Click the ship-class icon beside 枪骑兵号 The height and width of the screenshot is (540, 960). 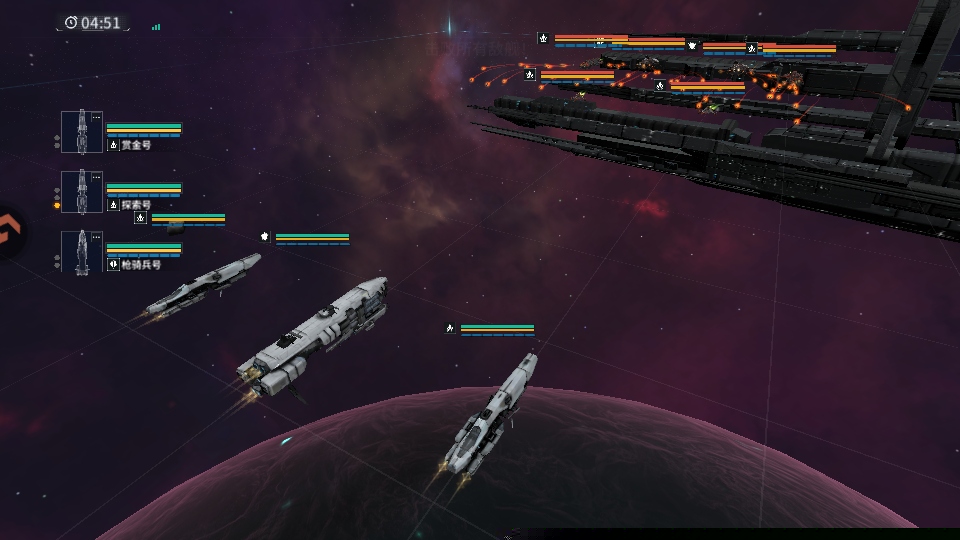113,265
